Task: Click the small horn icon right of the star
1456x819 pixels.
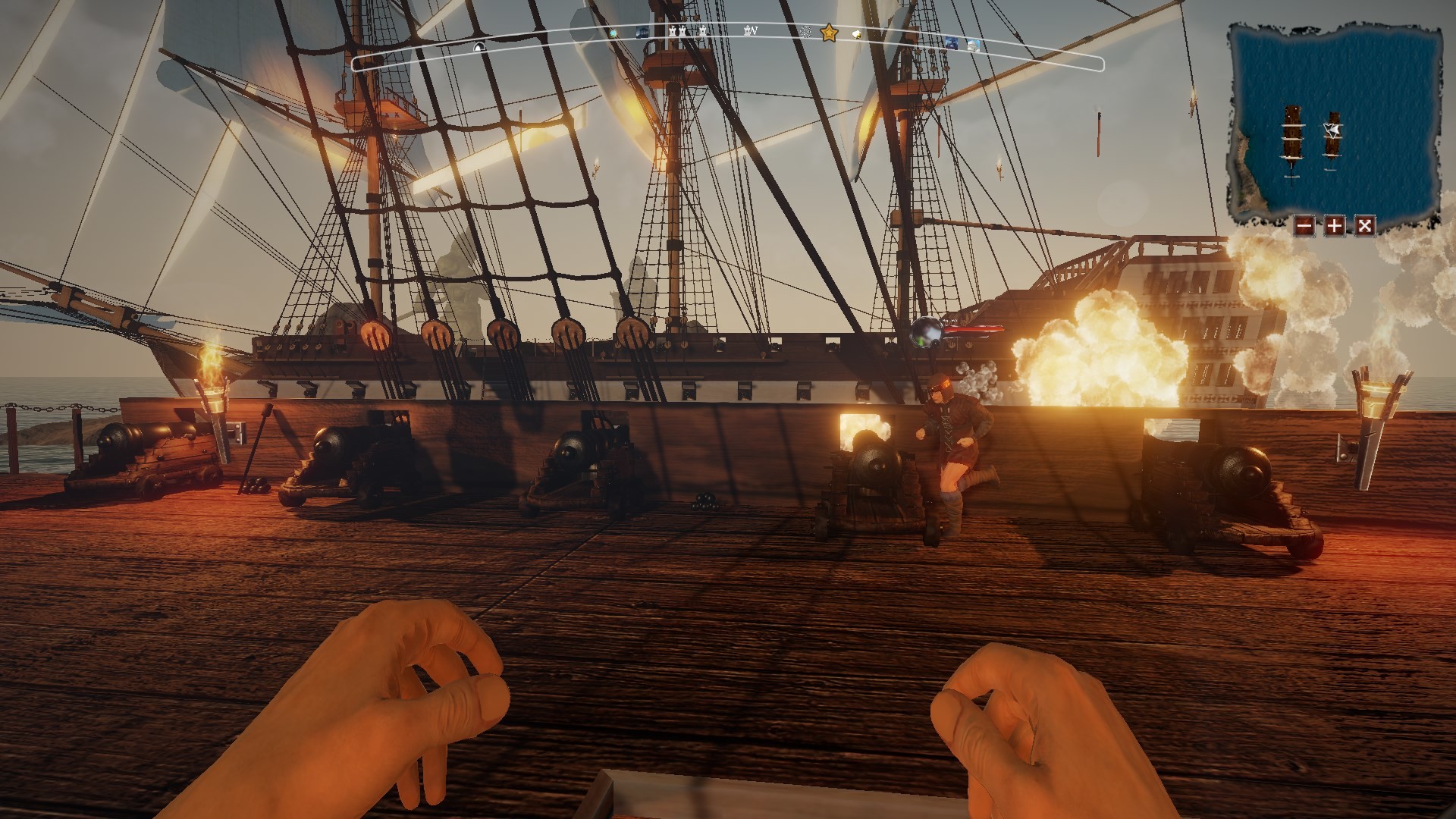Action: (855, 34)
